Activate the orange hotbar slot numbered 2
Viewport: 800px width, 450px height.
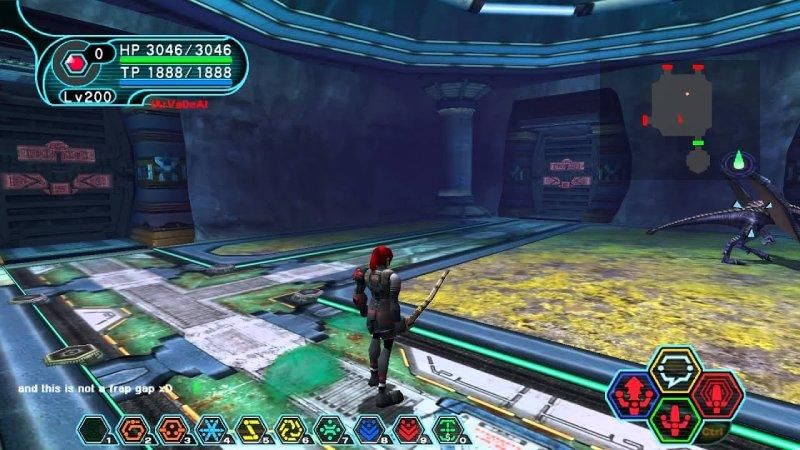tap(132, 429)
